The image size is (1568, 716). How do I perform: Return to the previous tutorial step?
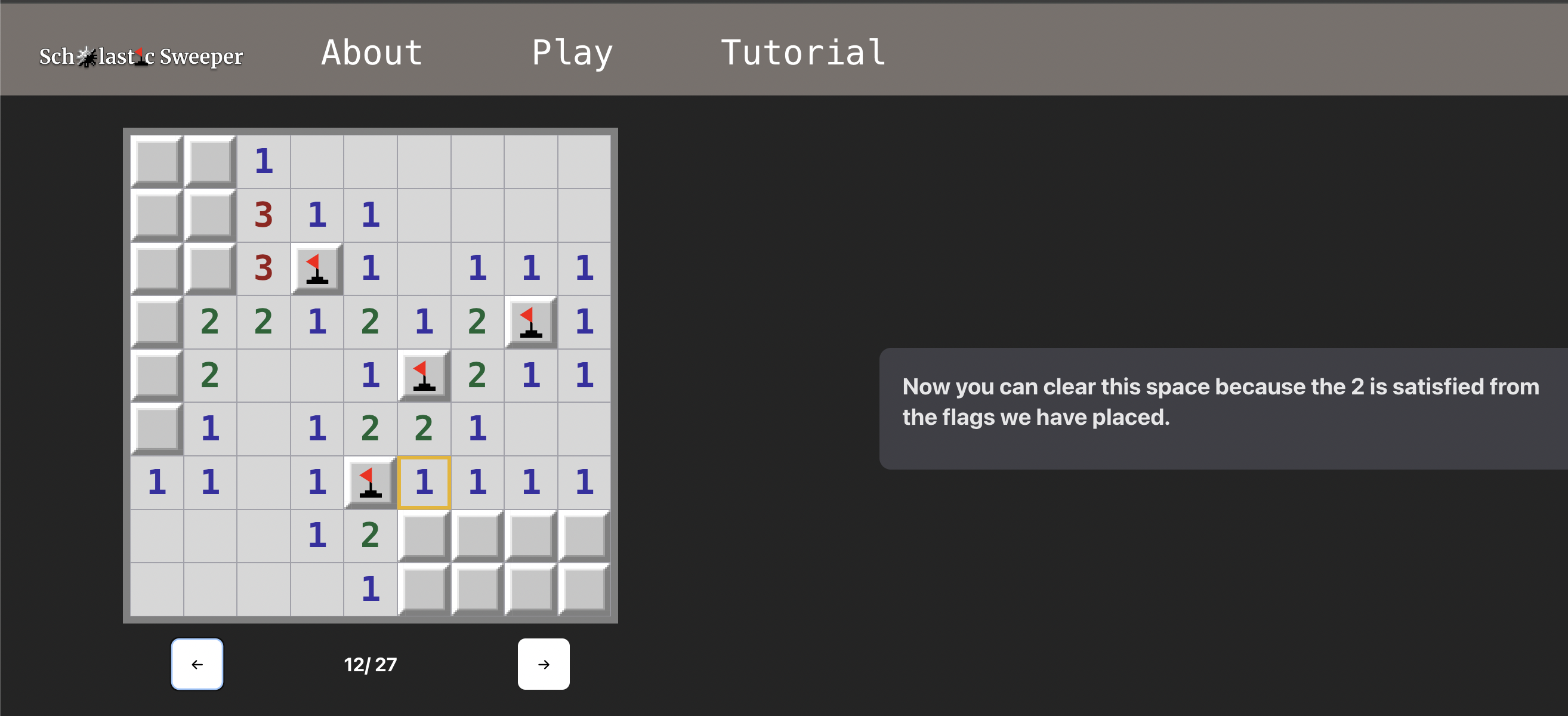coord(197,664)
